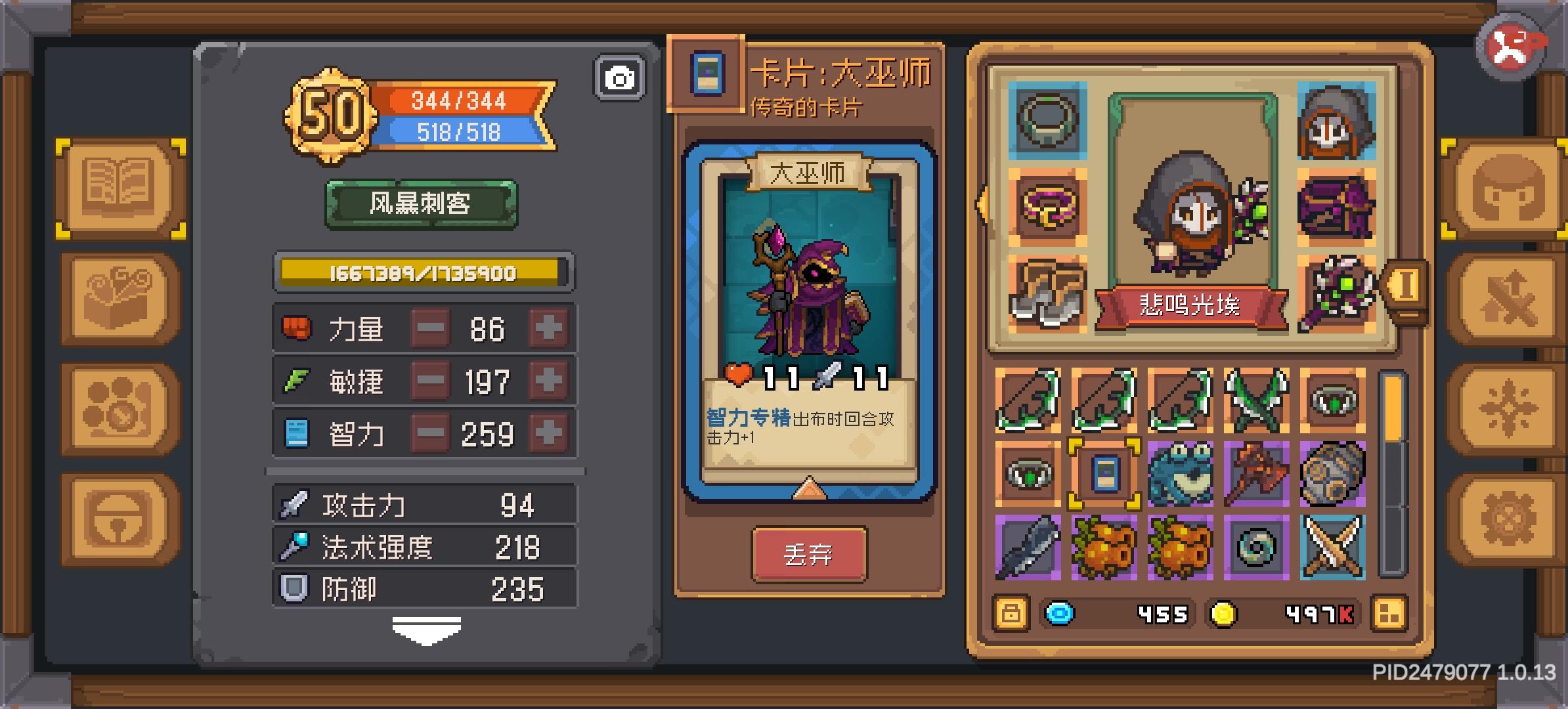Open the pets paw icon in left sidebar
Image resolution: width=1568 pixels, height=709 pixels.
(x=118, y=407)
